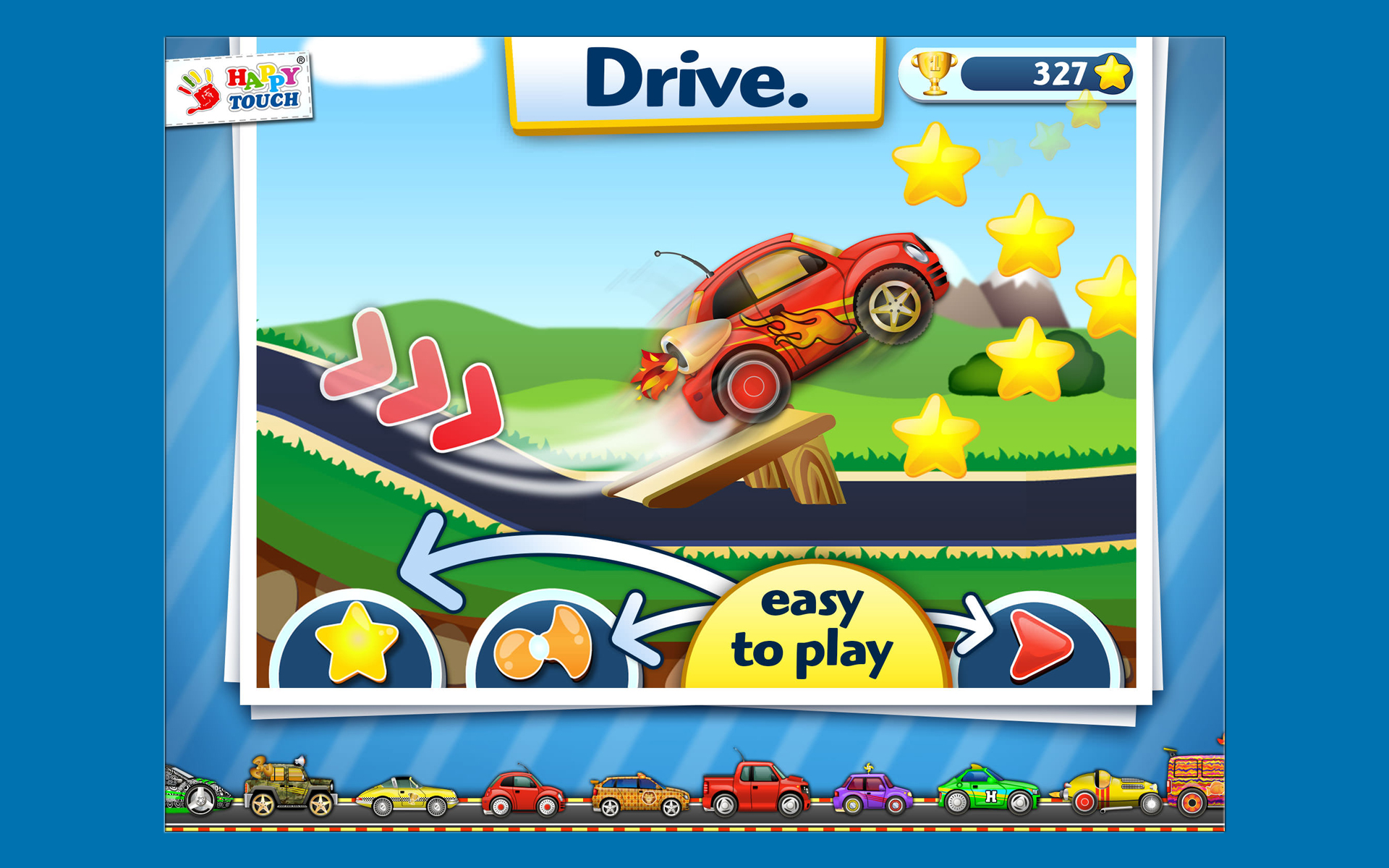Click the trophy icon near the star counter
The image size is (1389, 868).
(933, 75)
